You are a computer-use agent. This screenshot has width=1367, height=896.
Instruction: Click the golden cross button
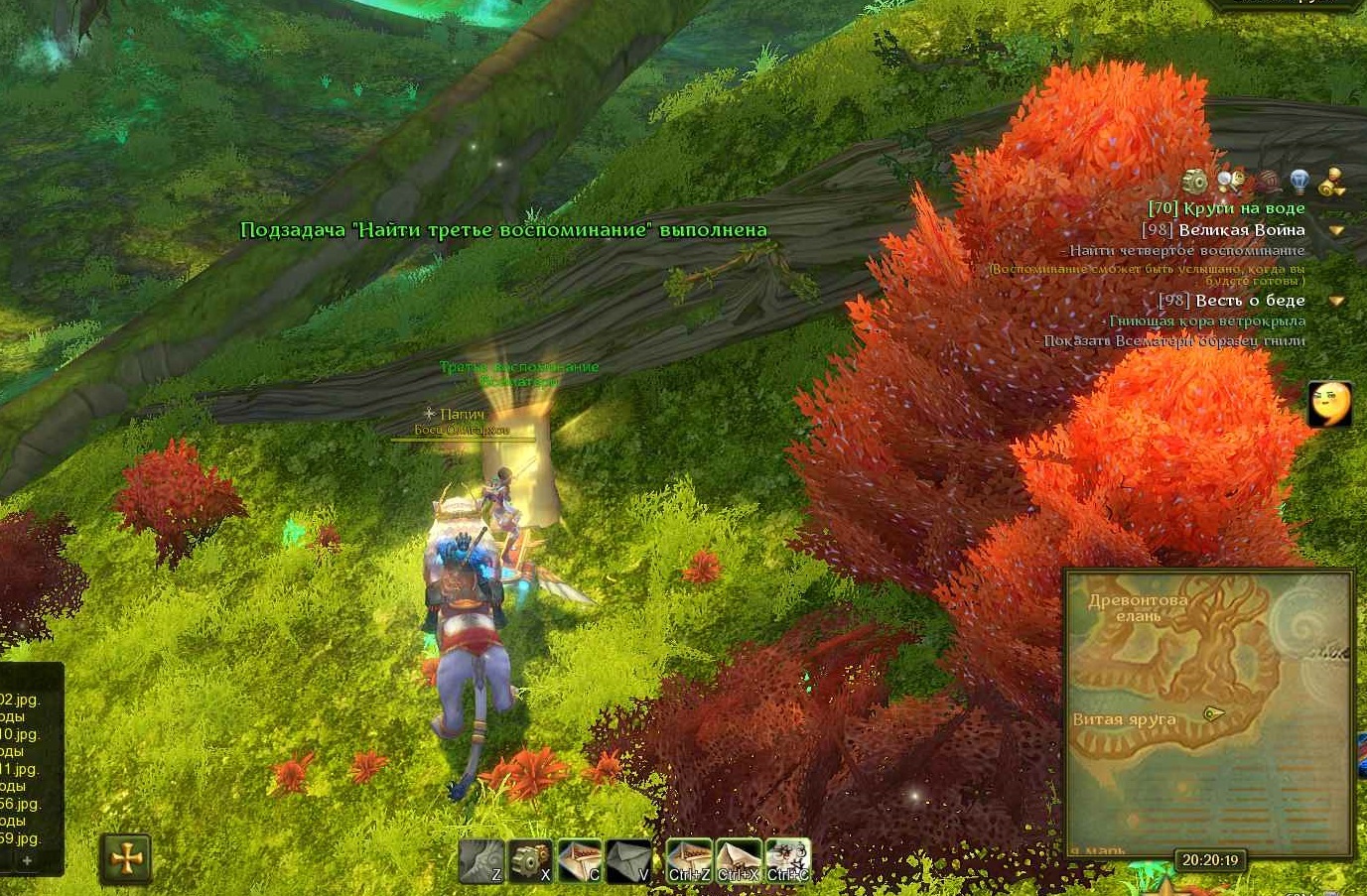[x=127, y=858]
